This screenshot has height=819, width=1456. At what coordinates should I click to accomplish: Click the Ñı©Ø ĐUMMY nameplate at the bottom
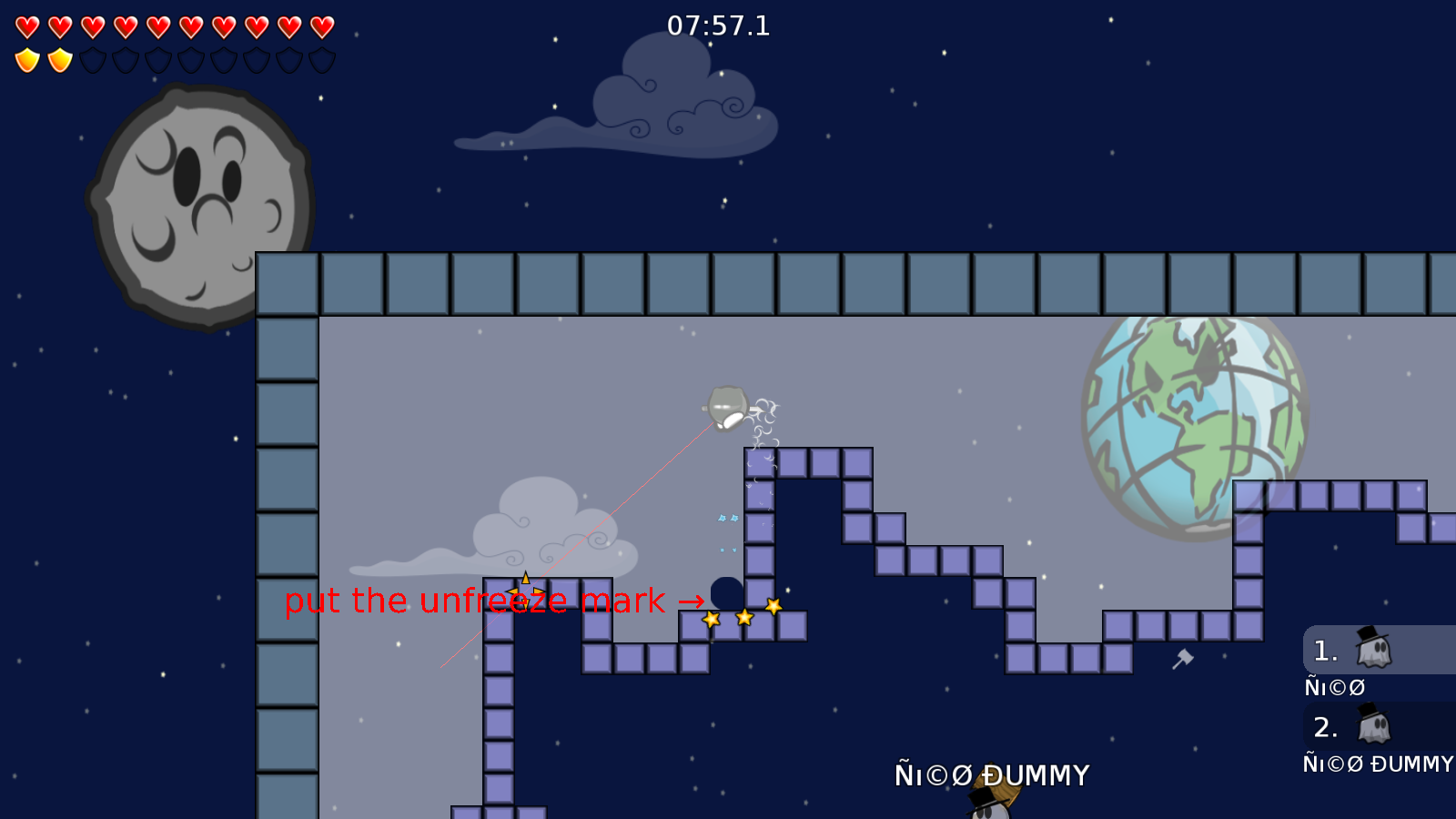click(992, 775)
